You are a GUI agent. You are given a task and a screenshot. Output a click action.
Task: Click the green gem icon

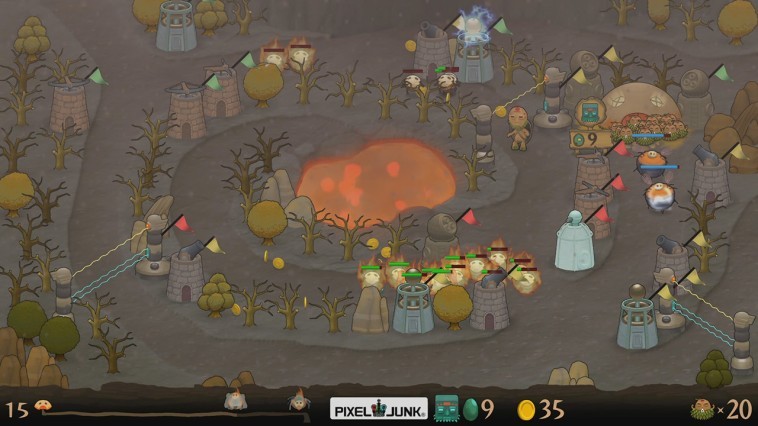coord(470,409)
